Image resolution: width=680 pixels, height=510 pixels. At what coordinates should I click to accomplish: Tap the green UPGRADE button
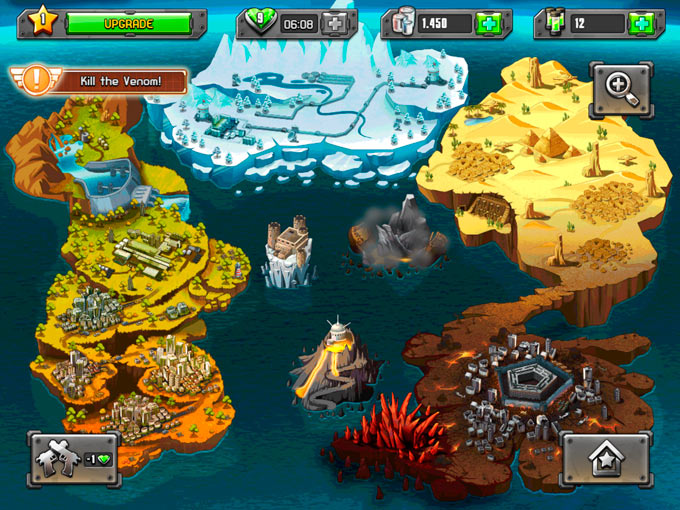coord(127,23)
